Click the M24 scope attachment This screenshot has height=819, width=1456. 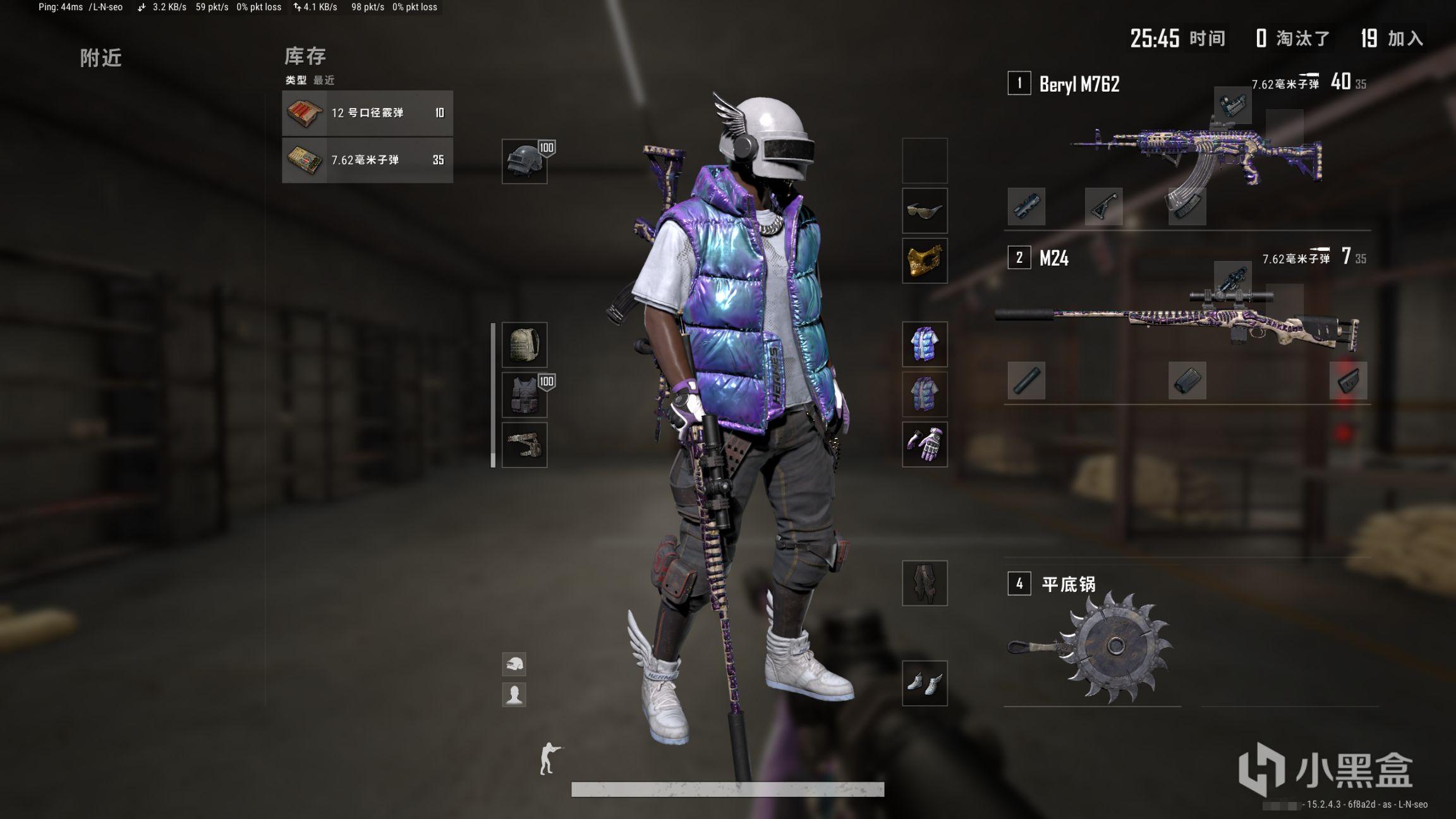[x=1232, y=279]
